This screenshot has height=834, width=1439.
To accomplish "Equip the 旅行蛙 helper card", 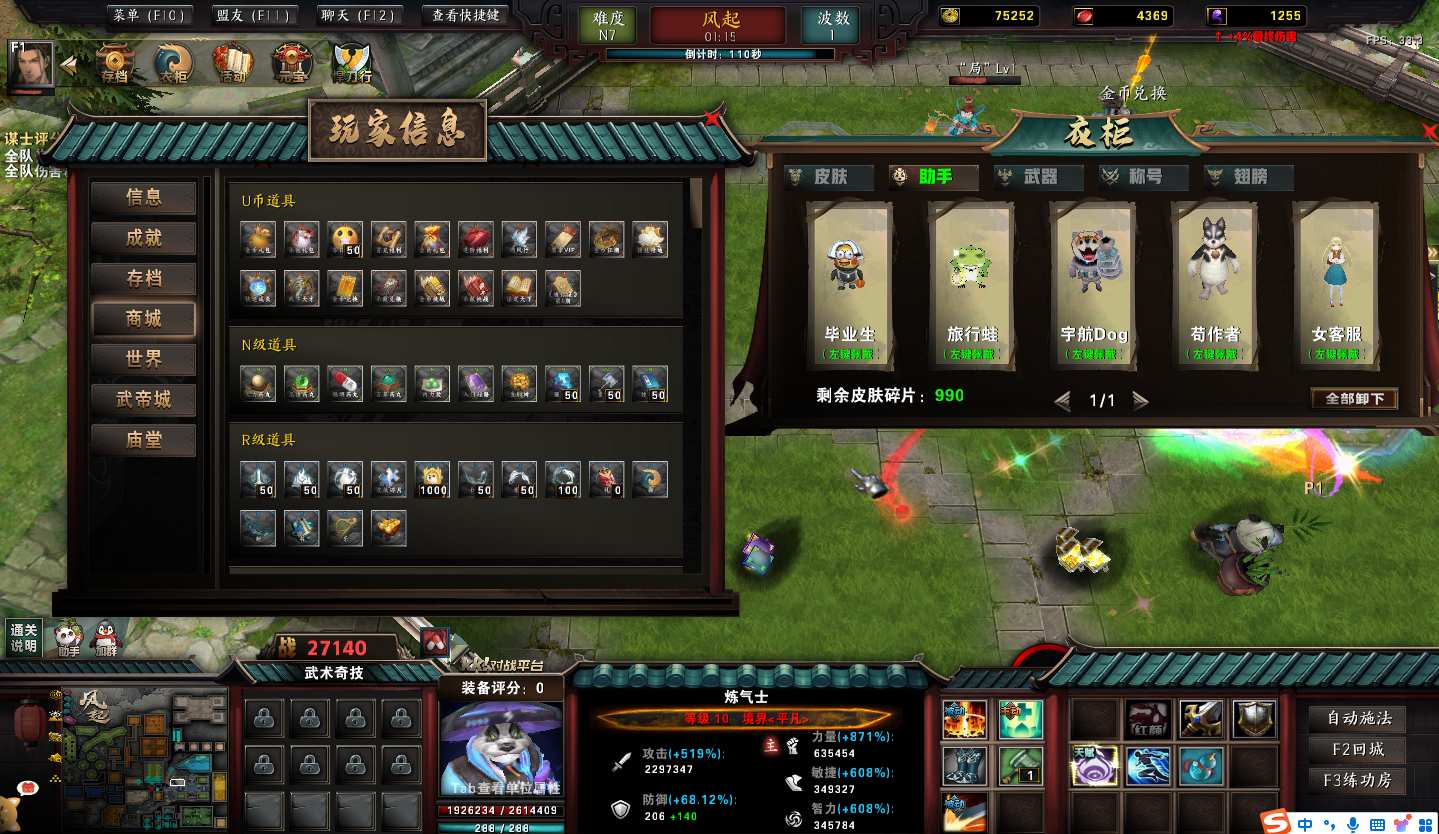I will point(972,285).
